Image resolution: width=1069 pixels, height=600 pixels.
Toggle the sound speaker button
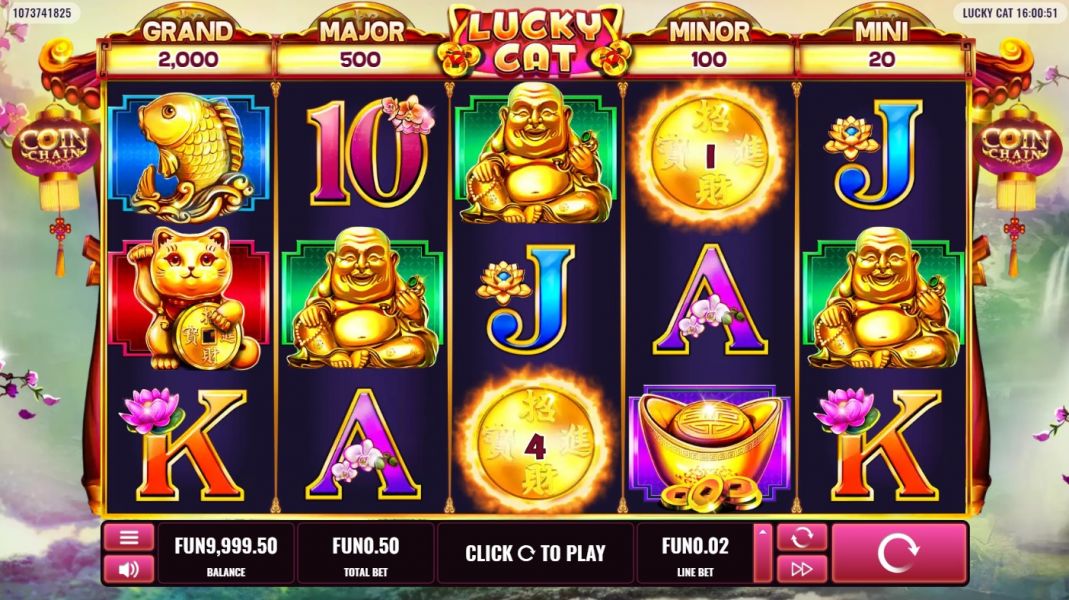[x=129, y=569]
